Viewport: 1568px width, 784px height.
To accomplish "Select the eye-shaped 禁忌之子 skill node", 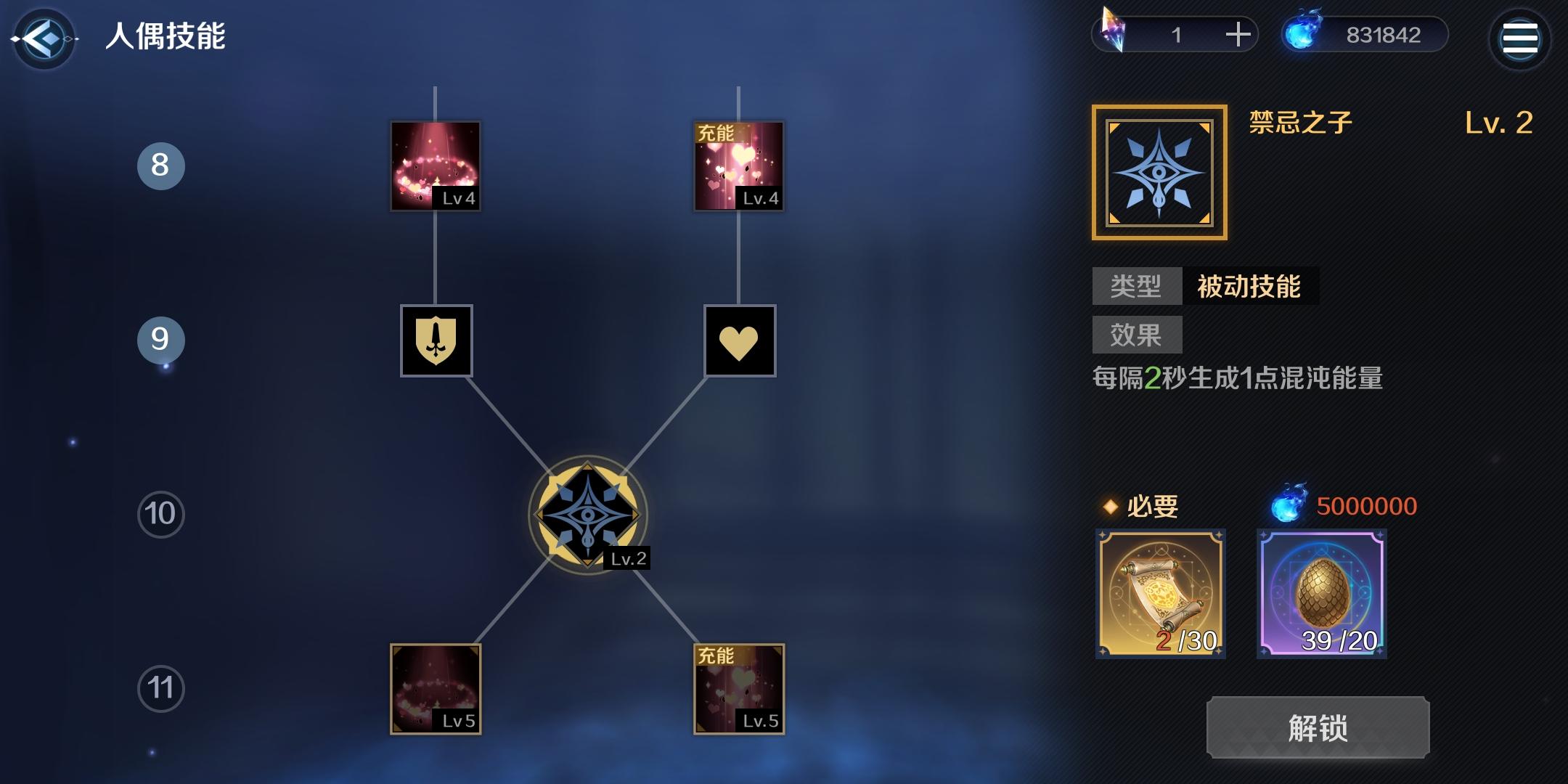I will coord(588,514).
